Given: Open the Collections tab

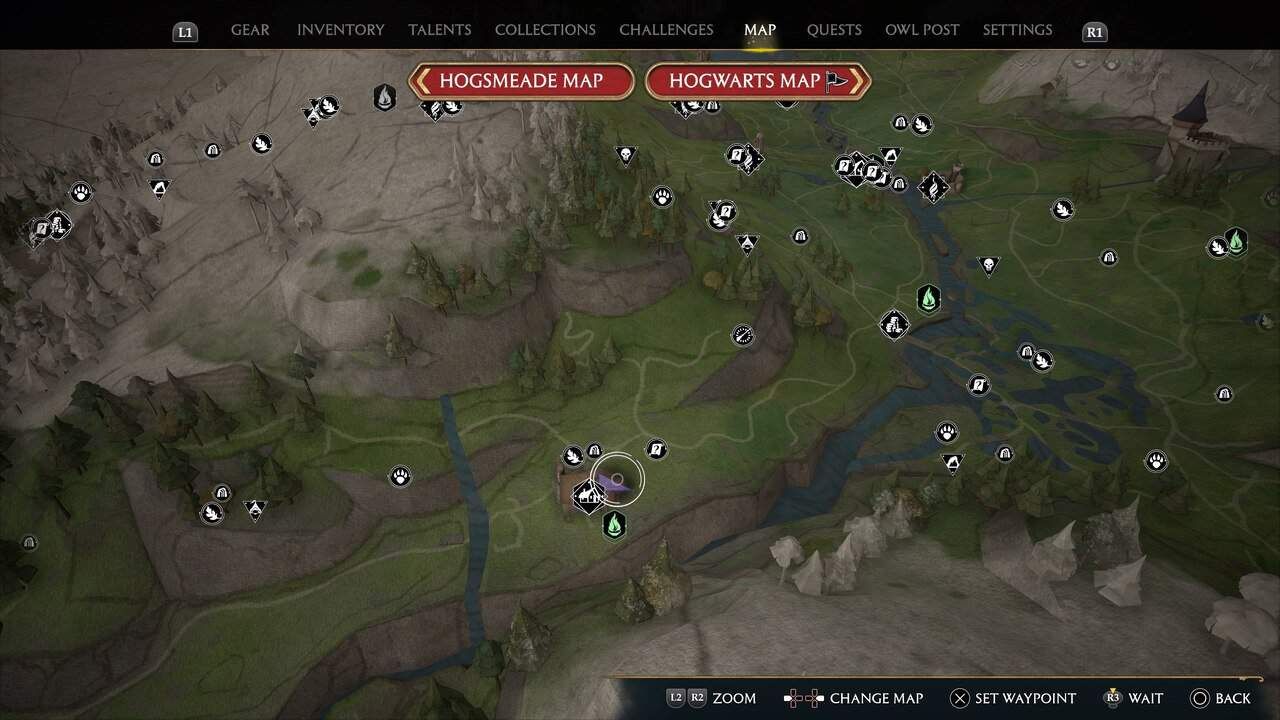Looking at the screenshot, I should pyautogui.click(x=545, y=30).
